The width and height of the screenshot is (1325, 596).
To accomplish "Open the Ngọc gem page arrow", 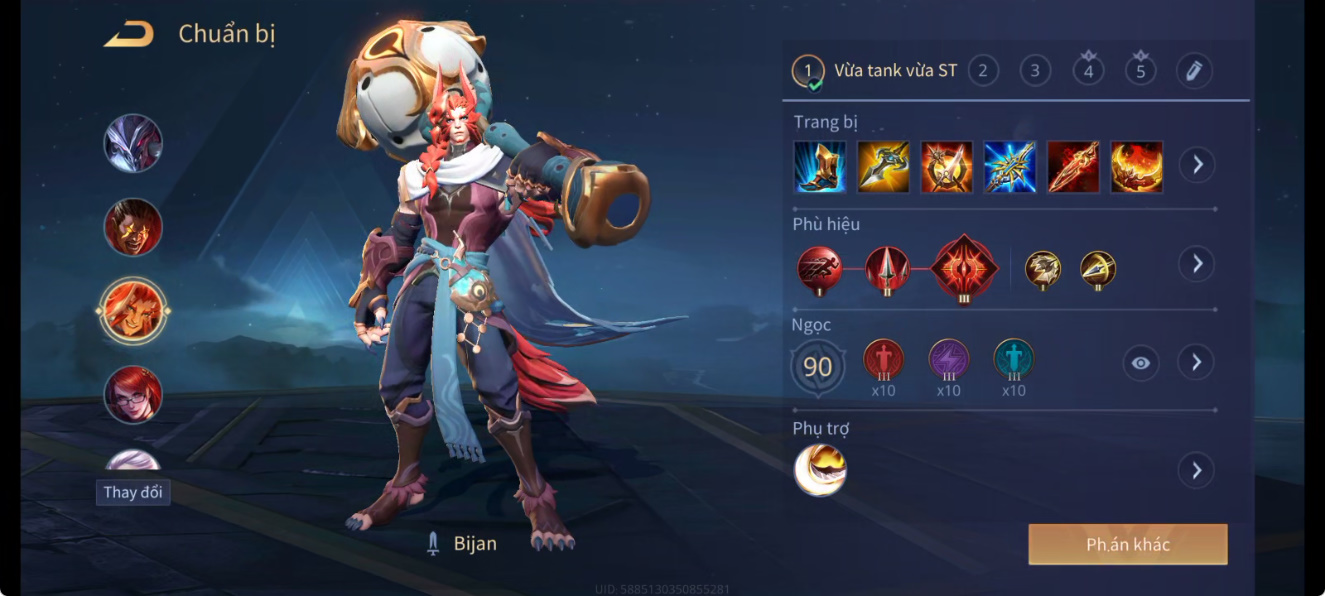I will tap(1196, 362).
